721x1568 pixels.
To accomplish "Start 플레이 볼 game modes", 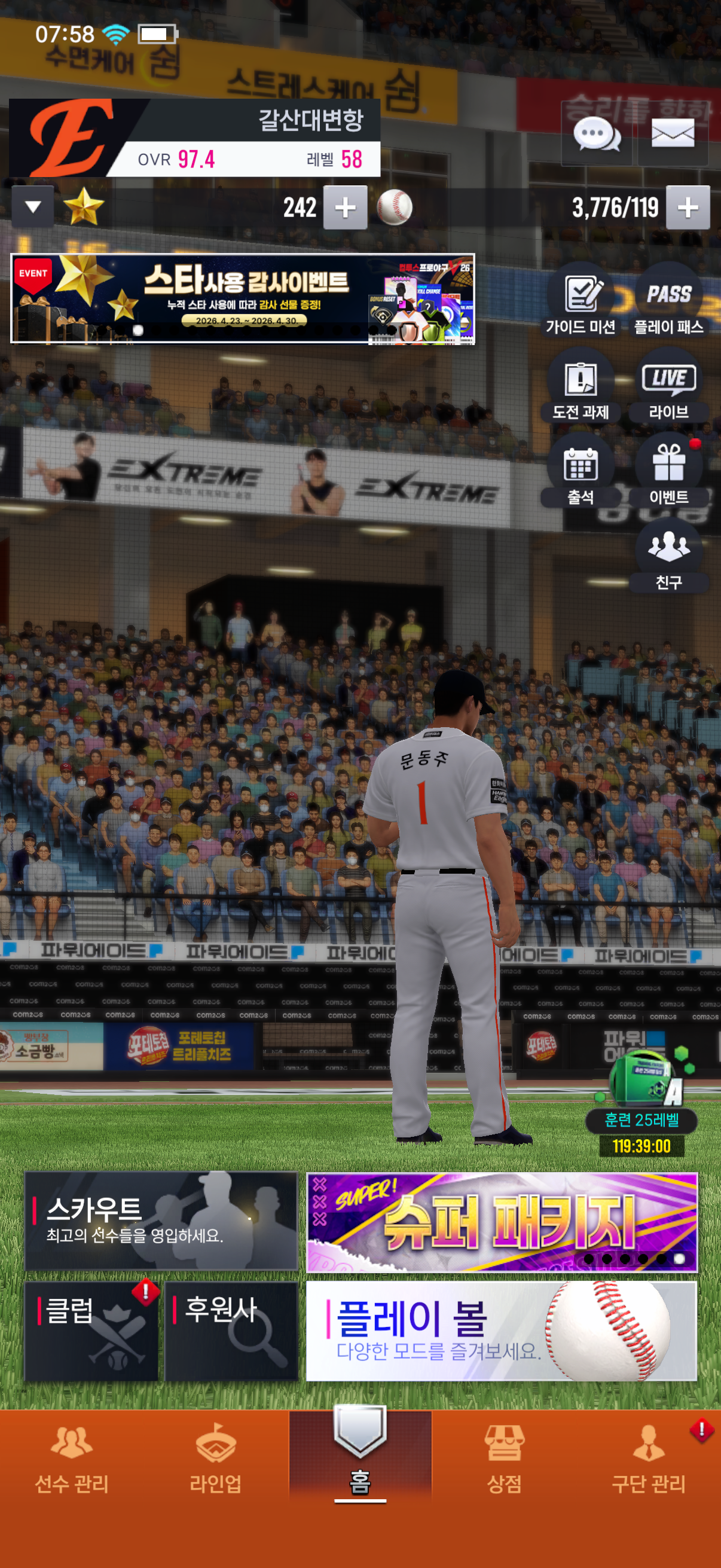I will pyautogui.click(x=502, y=1330).
